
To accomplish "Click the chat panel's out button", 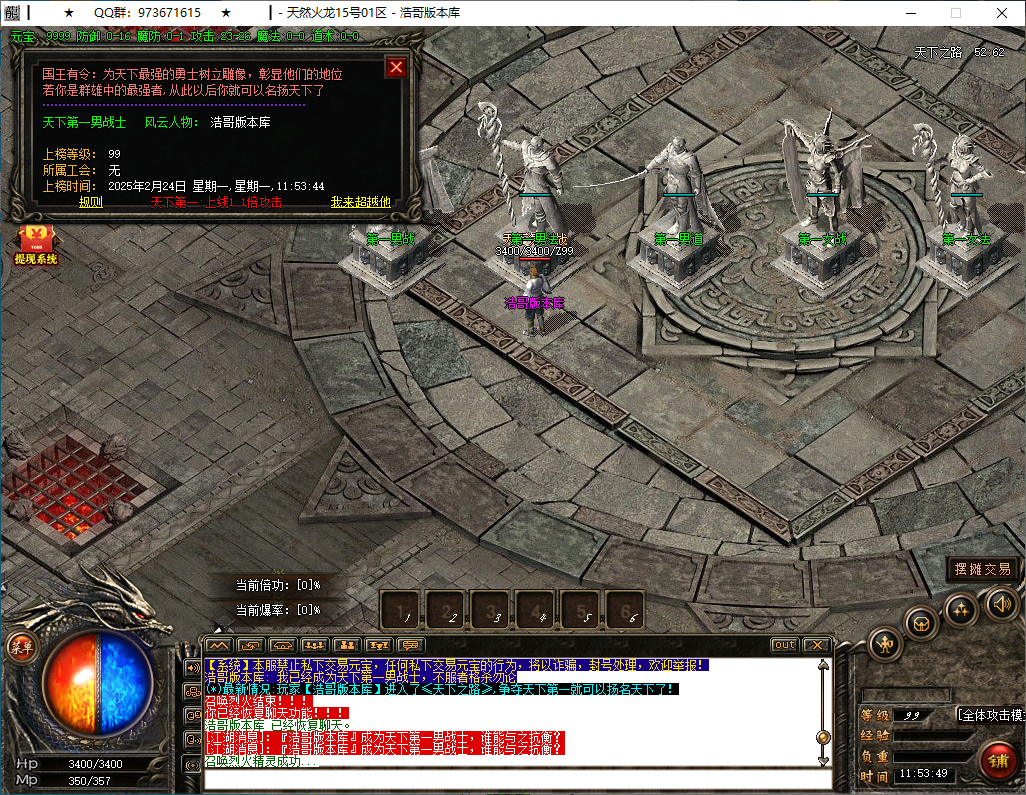I will pos(785,645).
